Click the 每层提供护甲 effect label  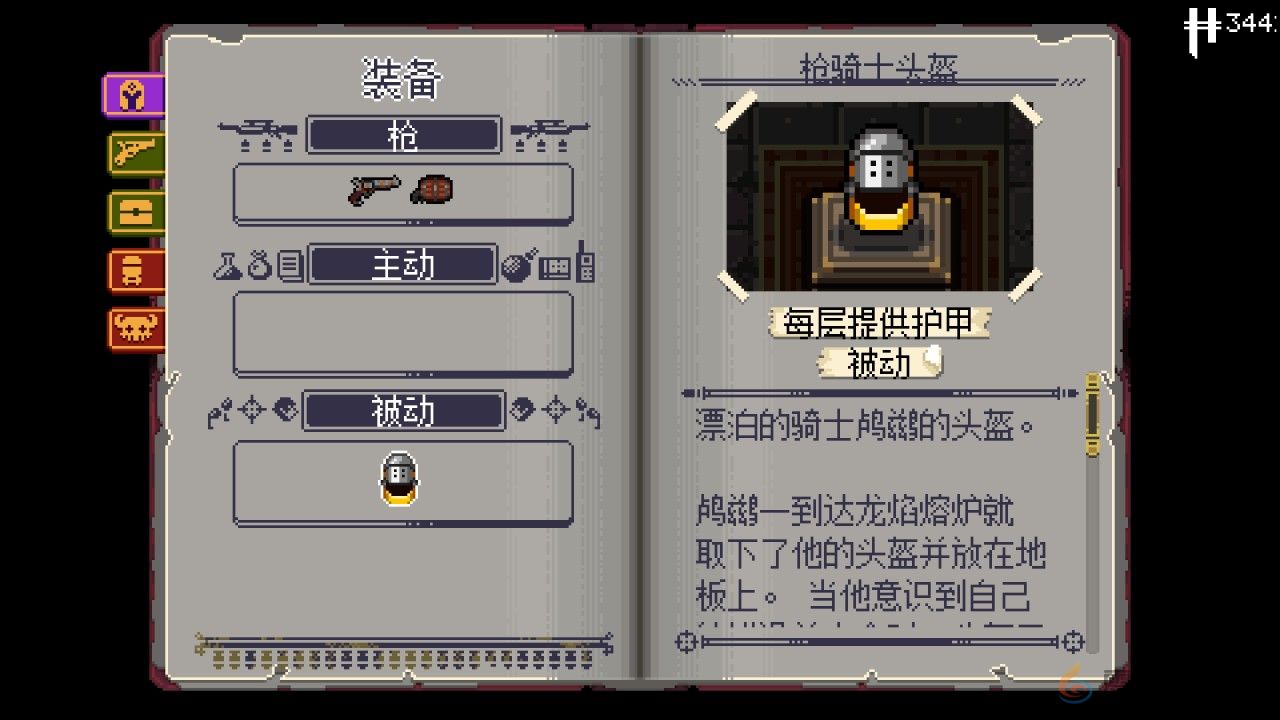[x=879, y=324]
